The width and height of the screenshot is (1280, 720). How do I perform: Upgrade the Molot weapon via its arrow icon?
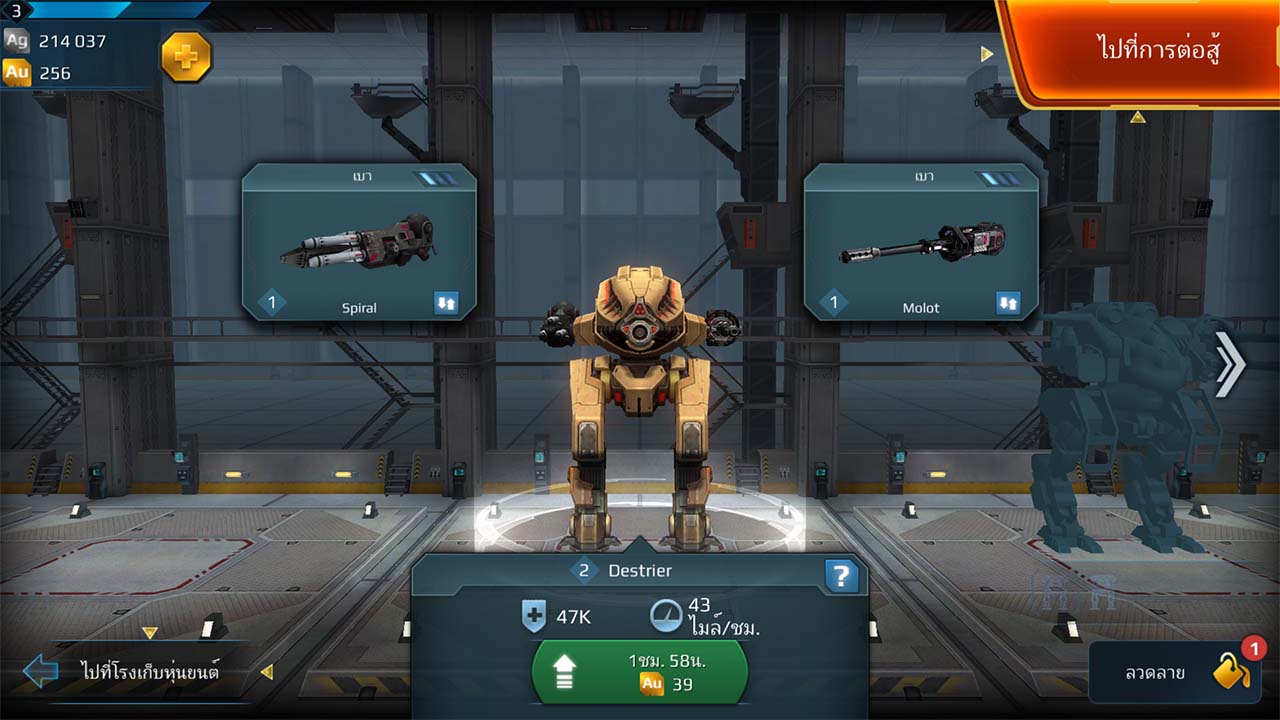coord(1008,304)
